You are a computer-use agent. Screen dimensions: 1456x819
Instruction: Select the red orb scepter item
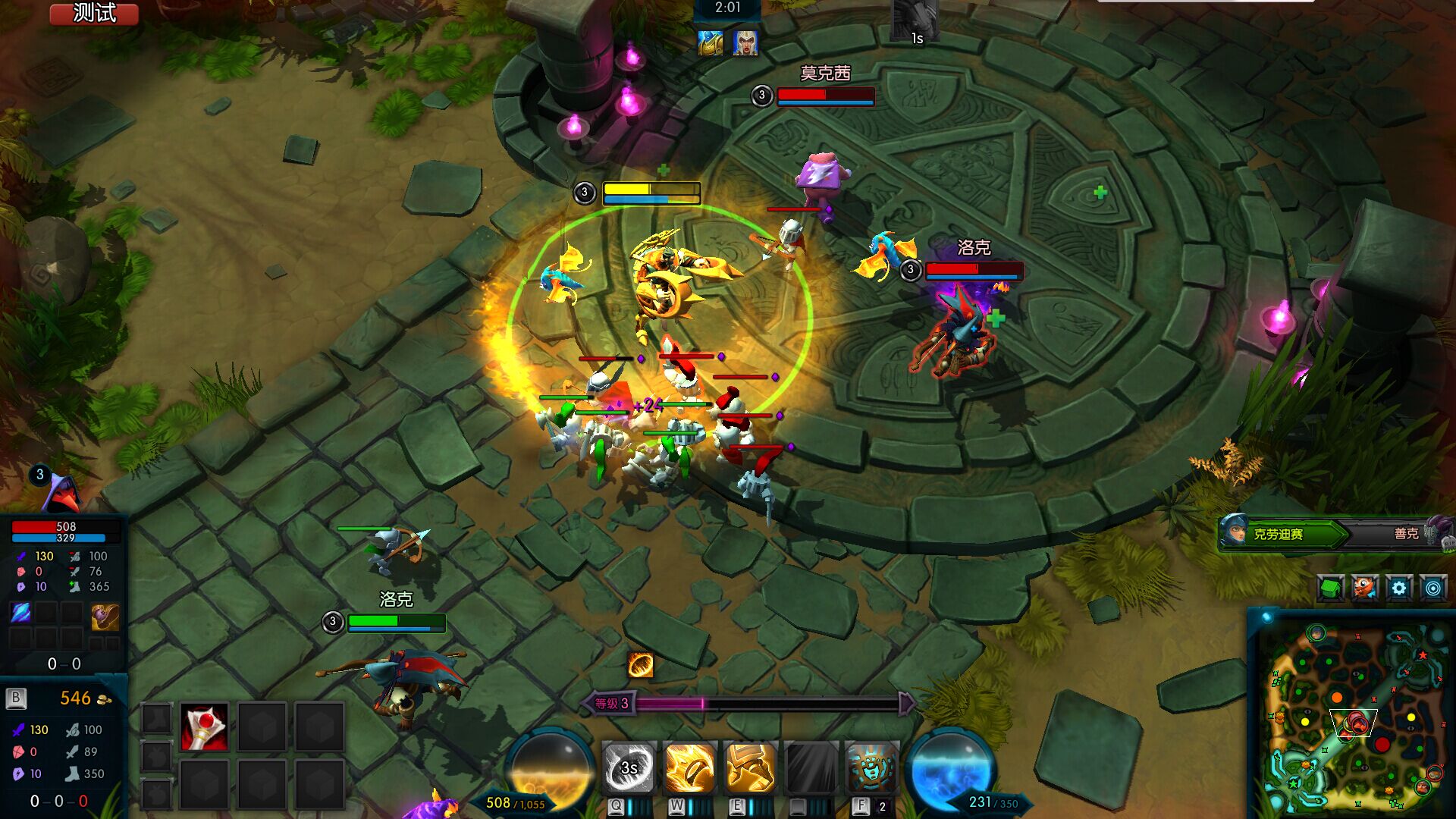coord(204,726)
